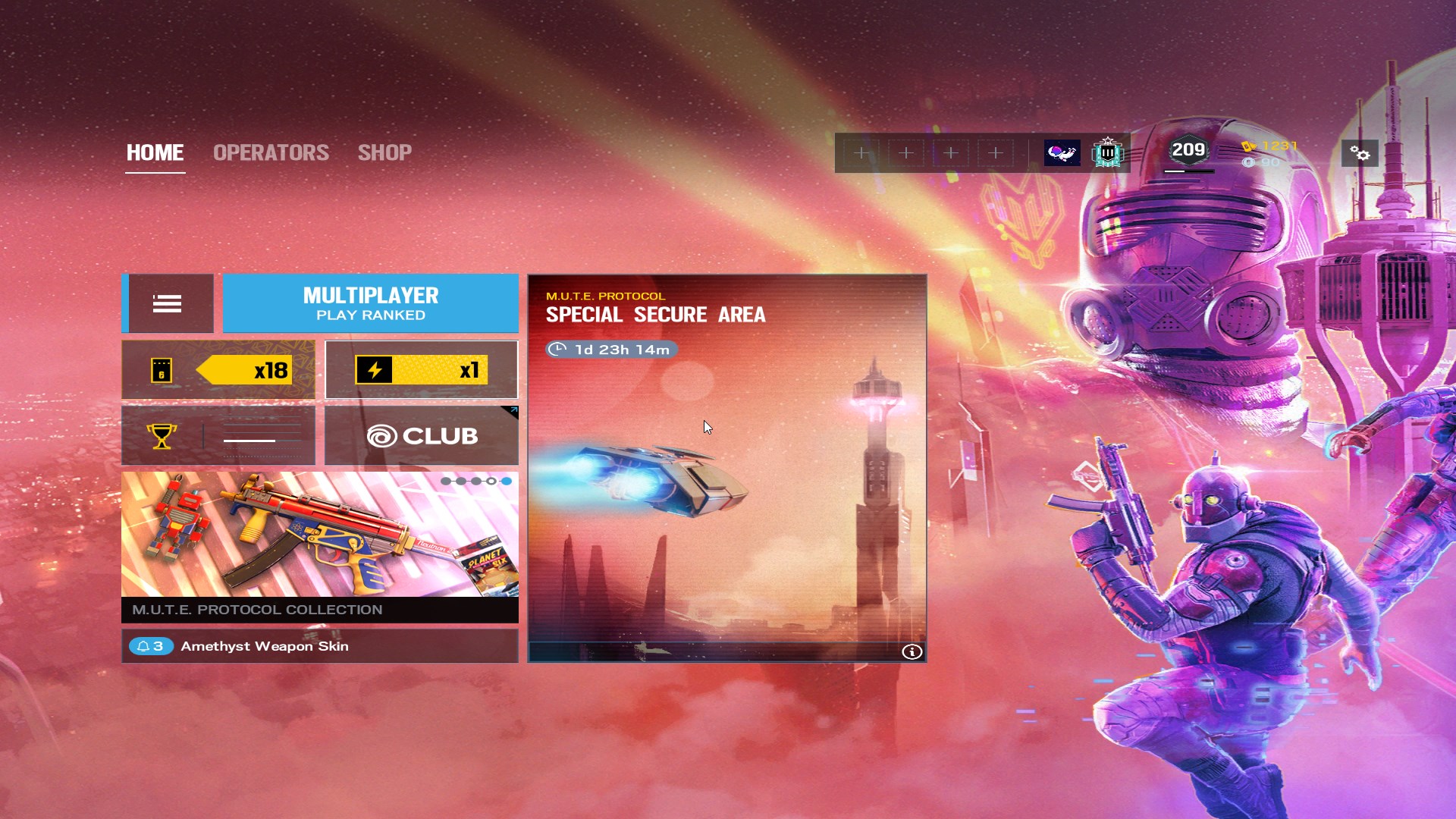This screenshot has height=819, width=1456.
Task: Open the playlist hamburger menu
Action: pyautogui.click(x=168, y=303)
